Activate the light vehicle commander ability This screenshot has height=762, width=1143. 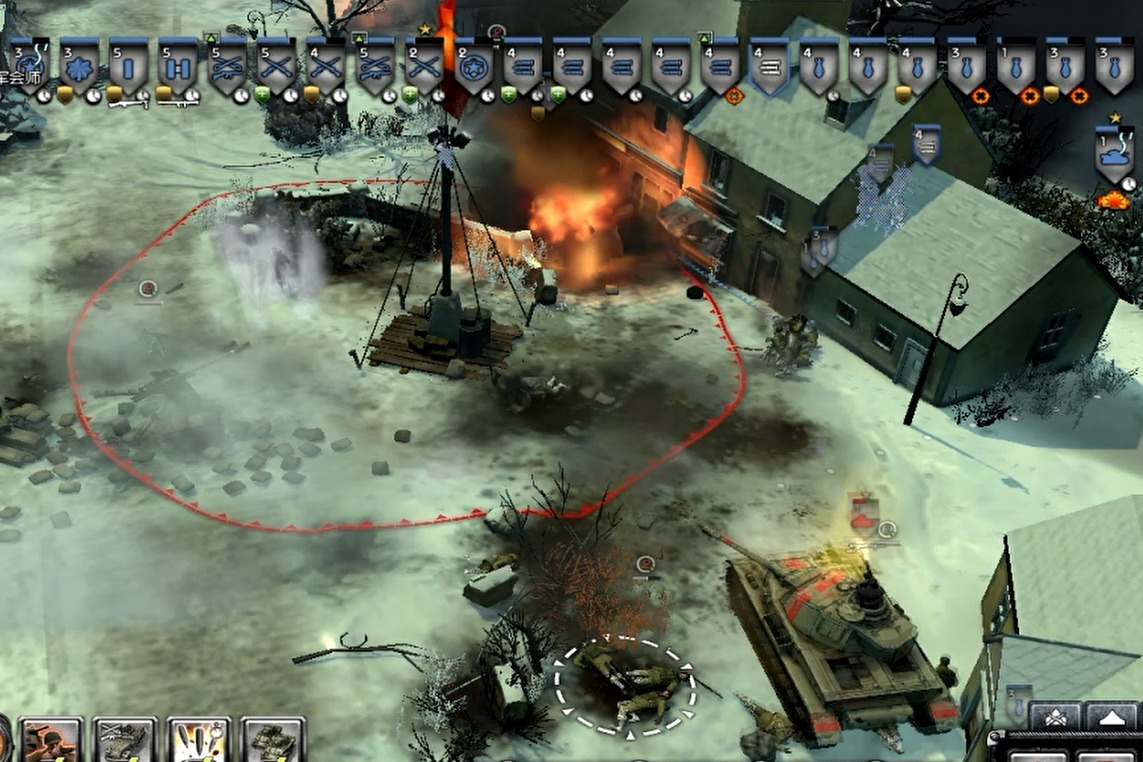point(125,741)
